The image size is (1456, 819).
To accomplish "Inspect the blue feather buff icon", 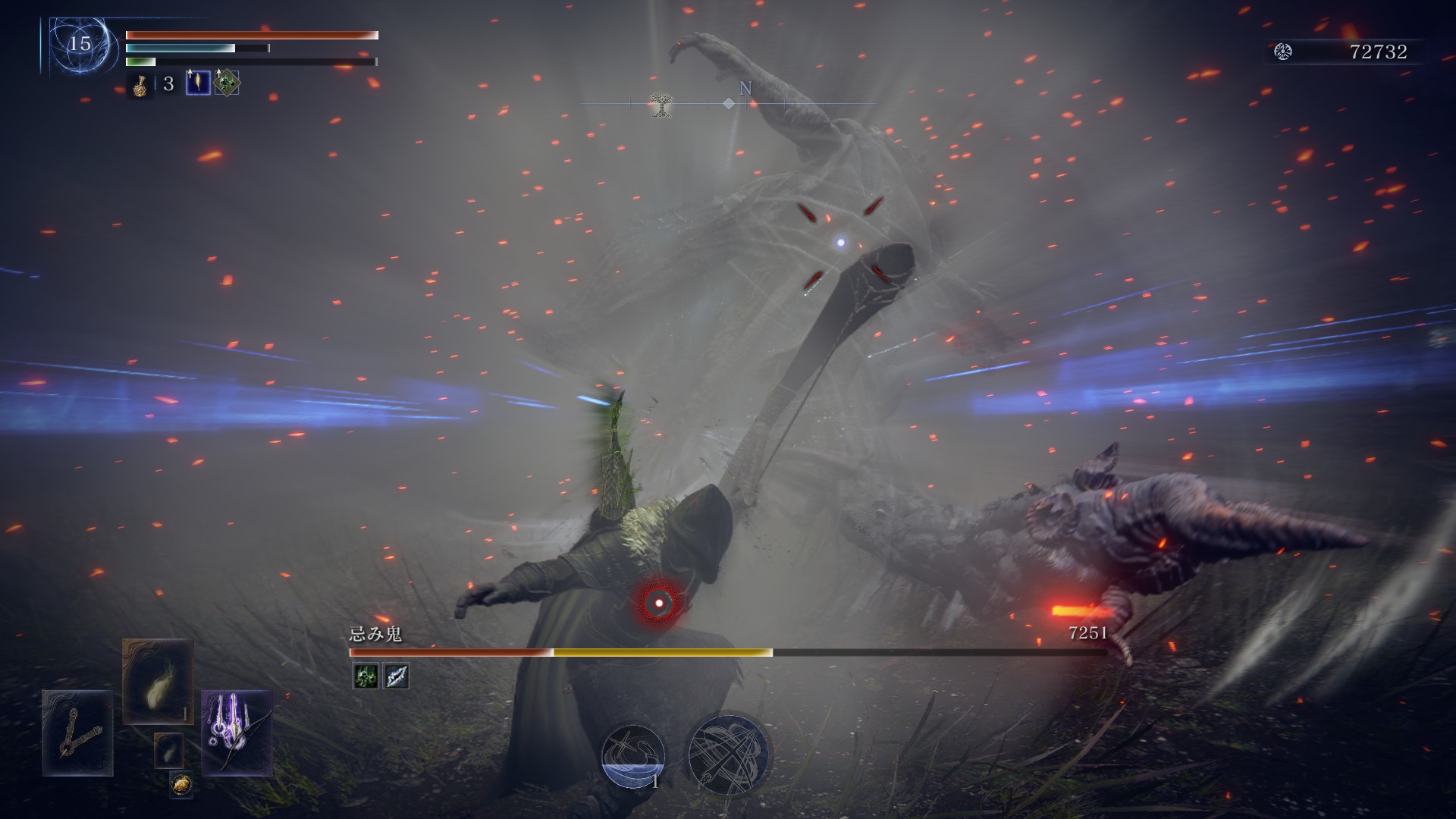I will pyautogui.click(x=198, y=83).
